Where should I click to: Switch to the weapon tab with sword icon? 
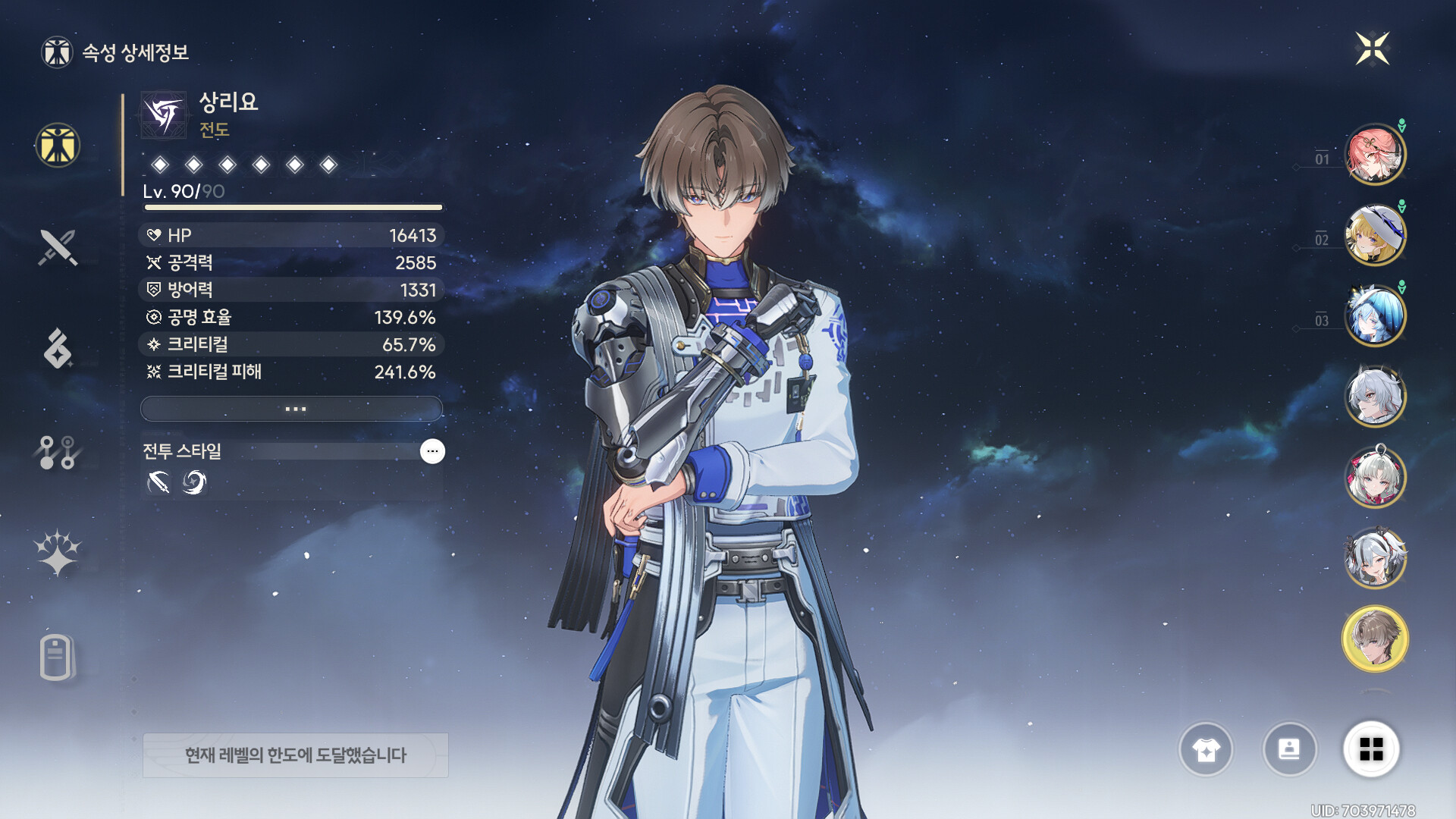(58, 247)
